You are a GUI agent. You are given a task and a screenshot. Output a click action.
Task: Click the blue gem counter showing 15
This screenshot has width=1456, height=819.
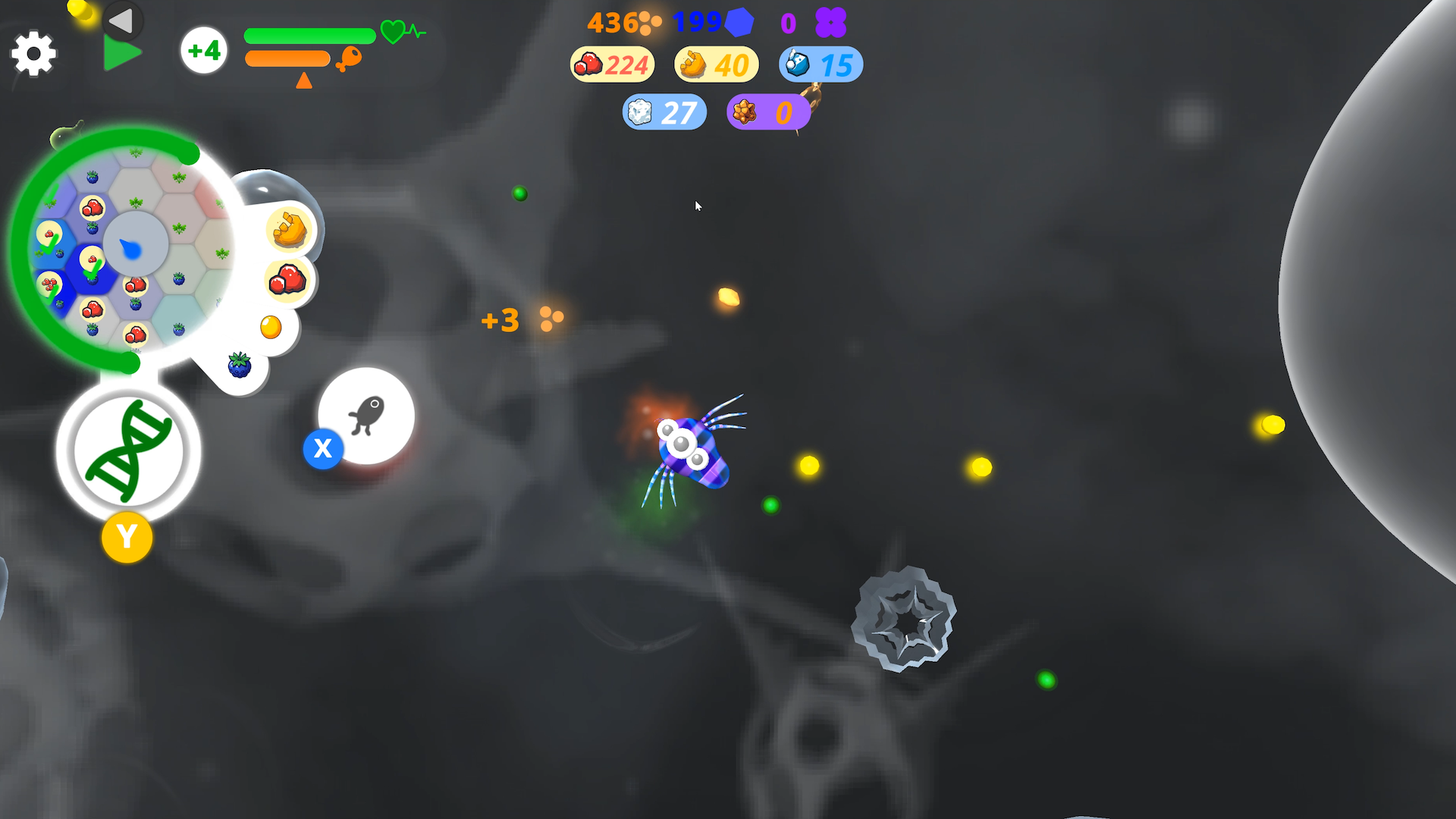[820, 64]
